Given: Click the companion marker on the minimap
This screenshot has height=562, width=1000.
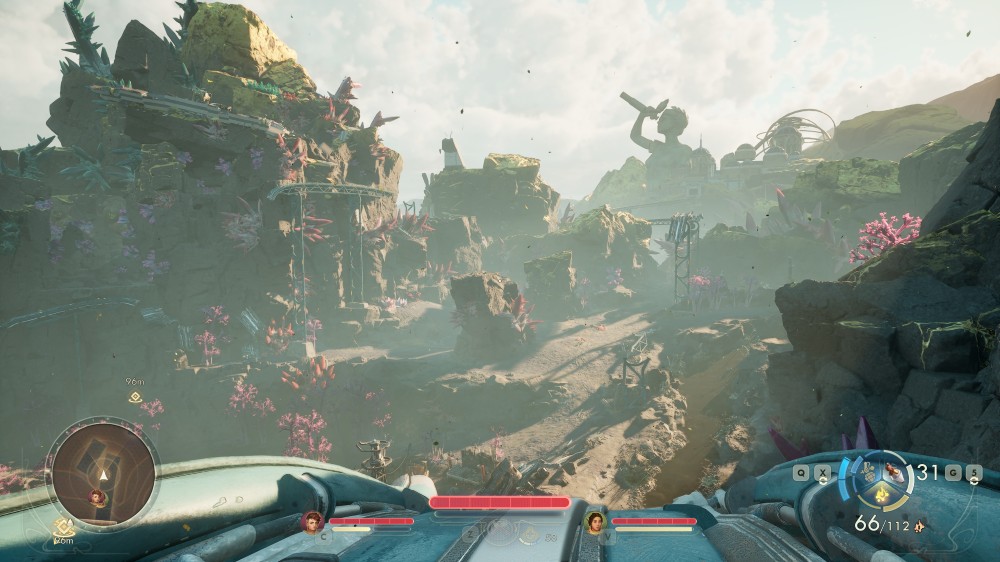Looking at the screenshot, I should pyautogui.click(x=98, y=496).
